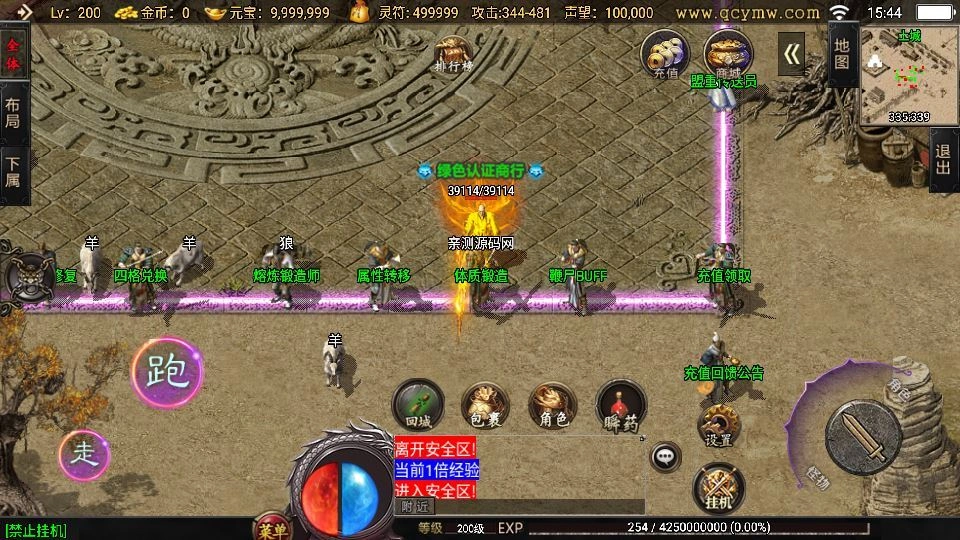Click the minimap of 土城
The image size is (960, 540).
tap(907, 76)
